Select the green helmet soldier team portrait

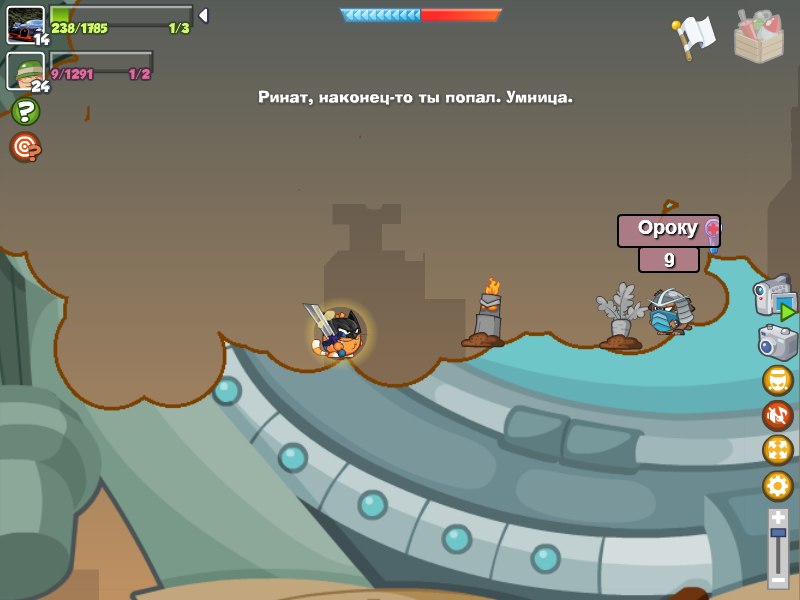click(x=25, y=70)
